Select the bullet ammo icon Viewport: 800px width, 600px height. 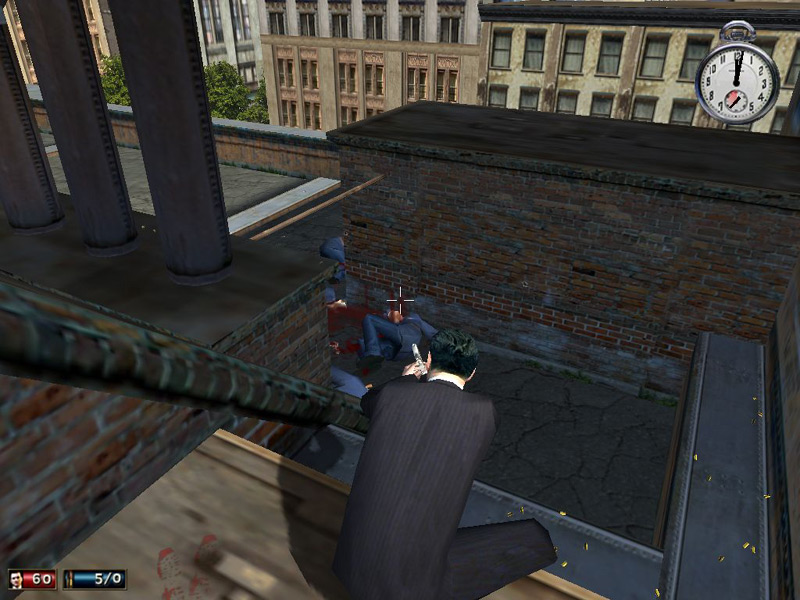[69, 579]
